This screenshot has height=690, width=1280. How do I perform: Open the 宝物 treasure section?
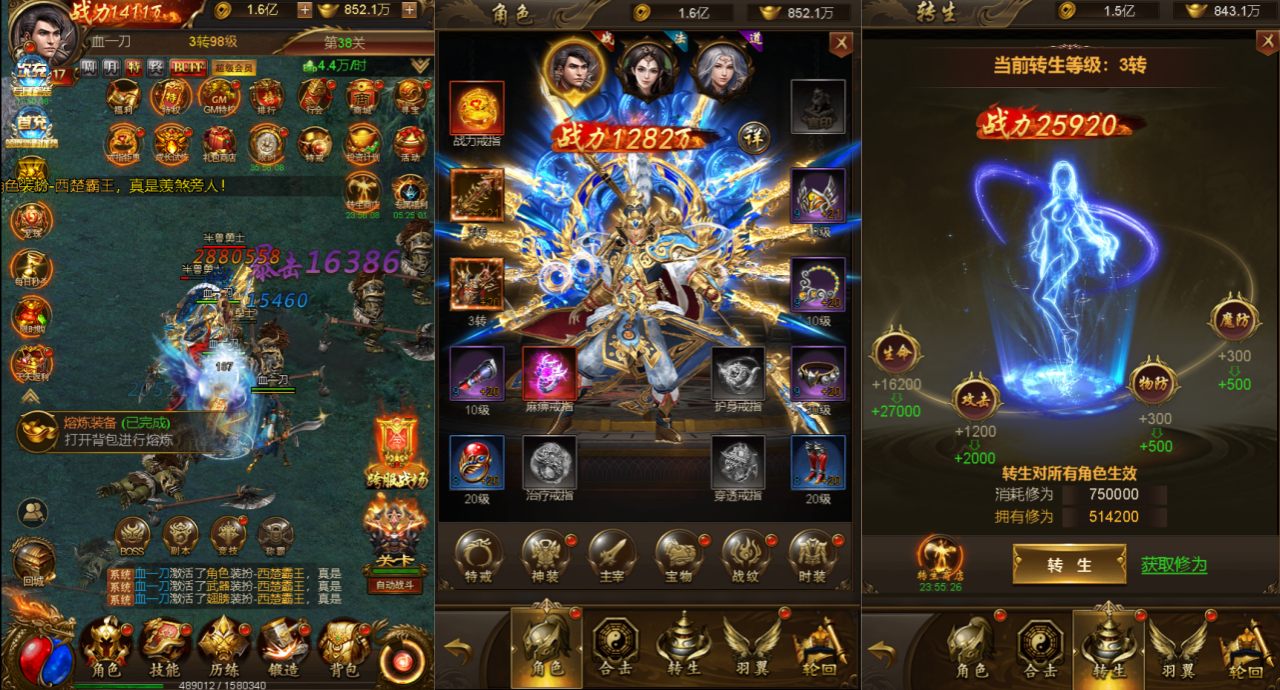(x=679, y=556)
